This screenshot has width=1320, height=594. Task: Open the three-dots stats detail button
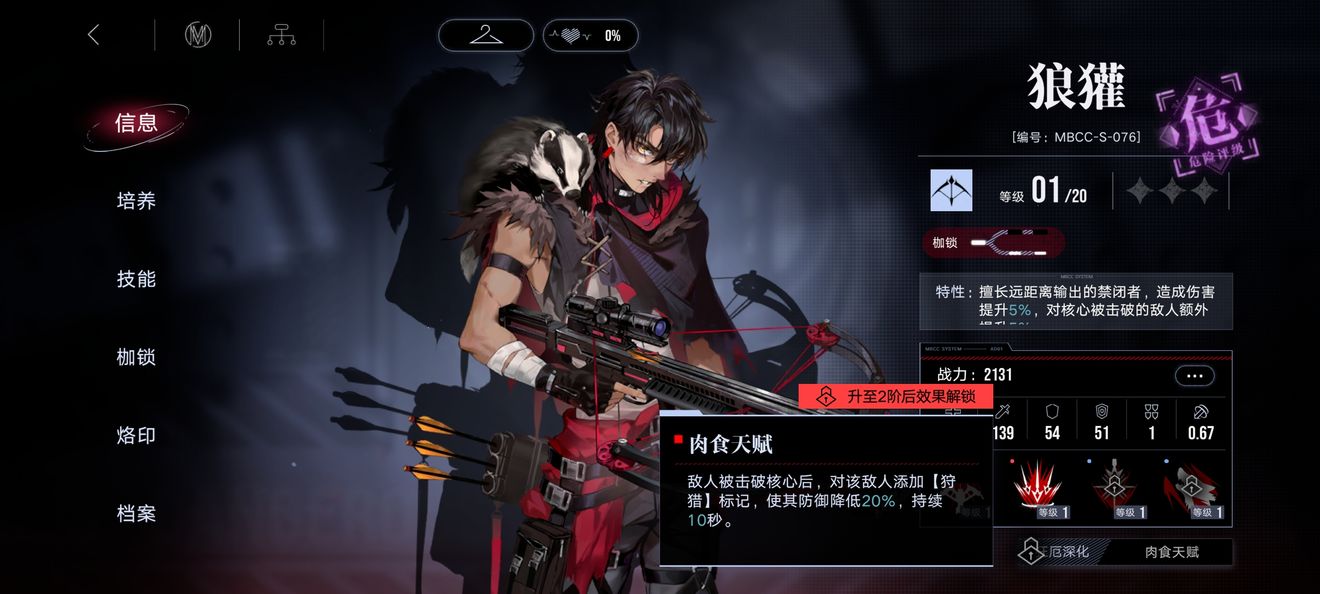coord(1195,376)
